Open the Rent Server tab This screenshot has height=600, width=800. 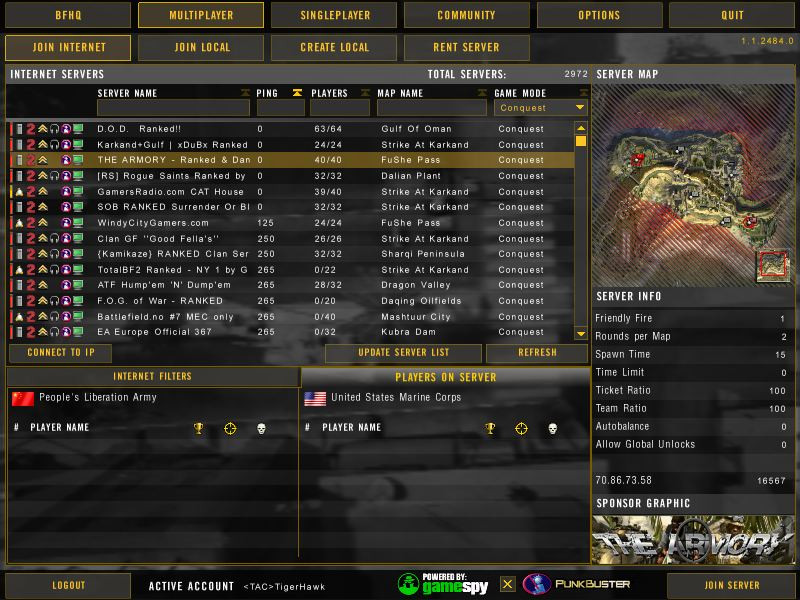tap(466, 47)
